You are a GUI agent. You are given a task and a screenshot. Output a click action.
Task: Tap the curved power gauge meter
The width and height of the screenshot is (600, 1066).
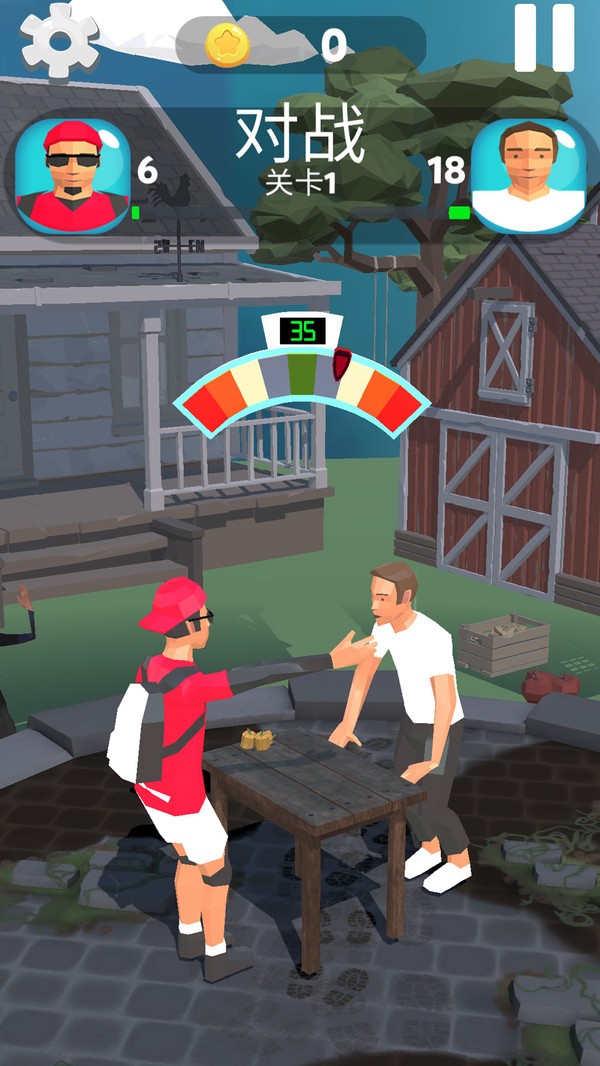(x=300, y=385)
